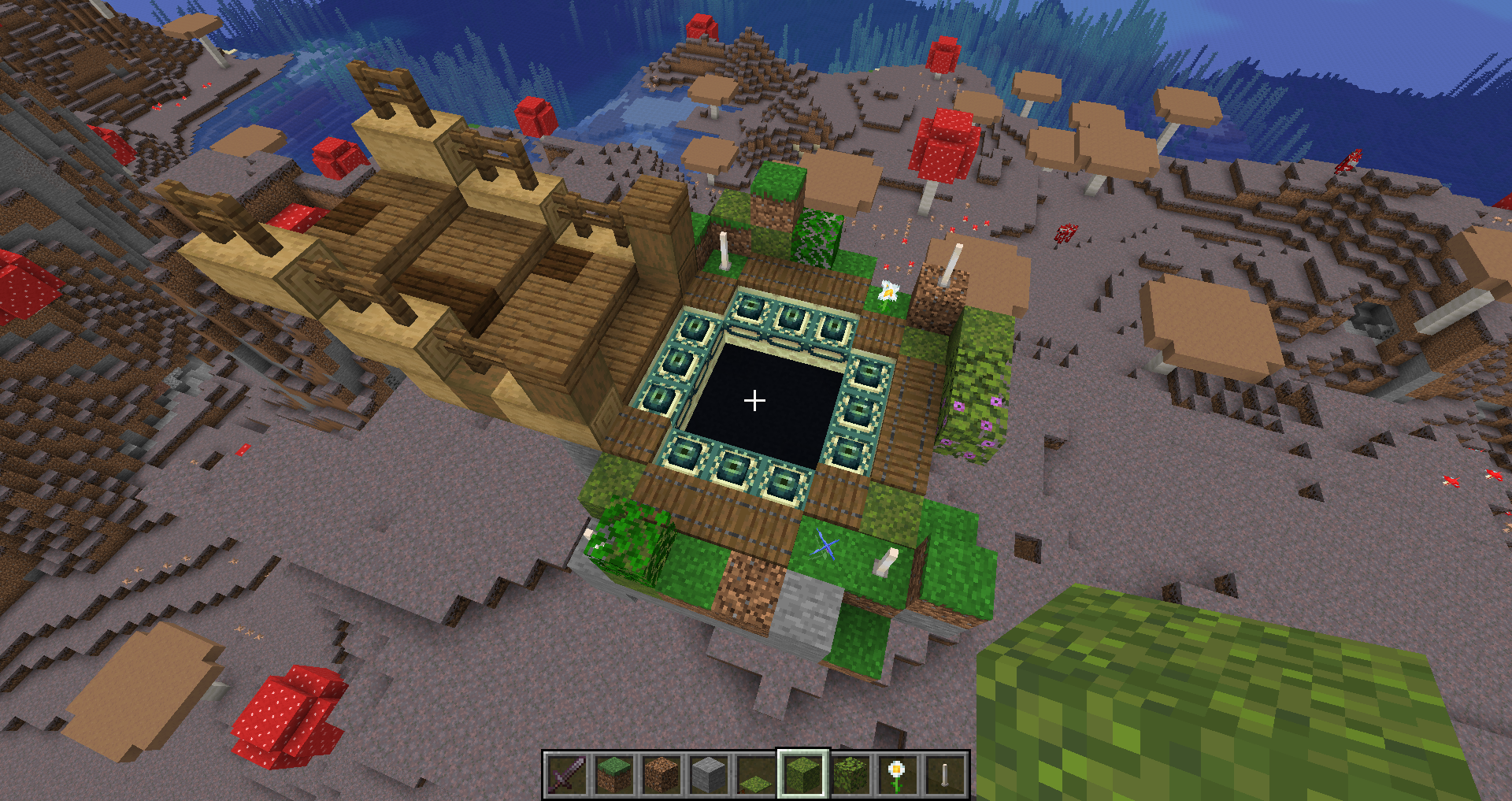Choose the grass block in the hotbar
Viewport: 1512px width, 801px height.
(613, 774)
